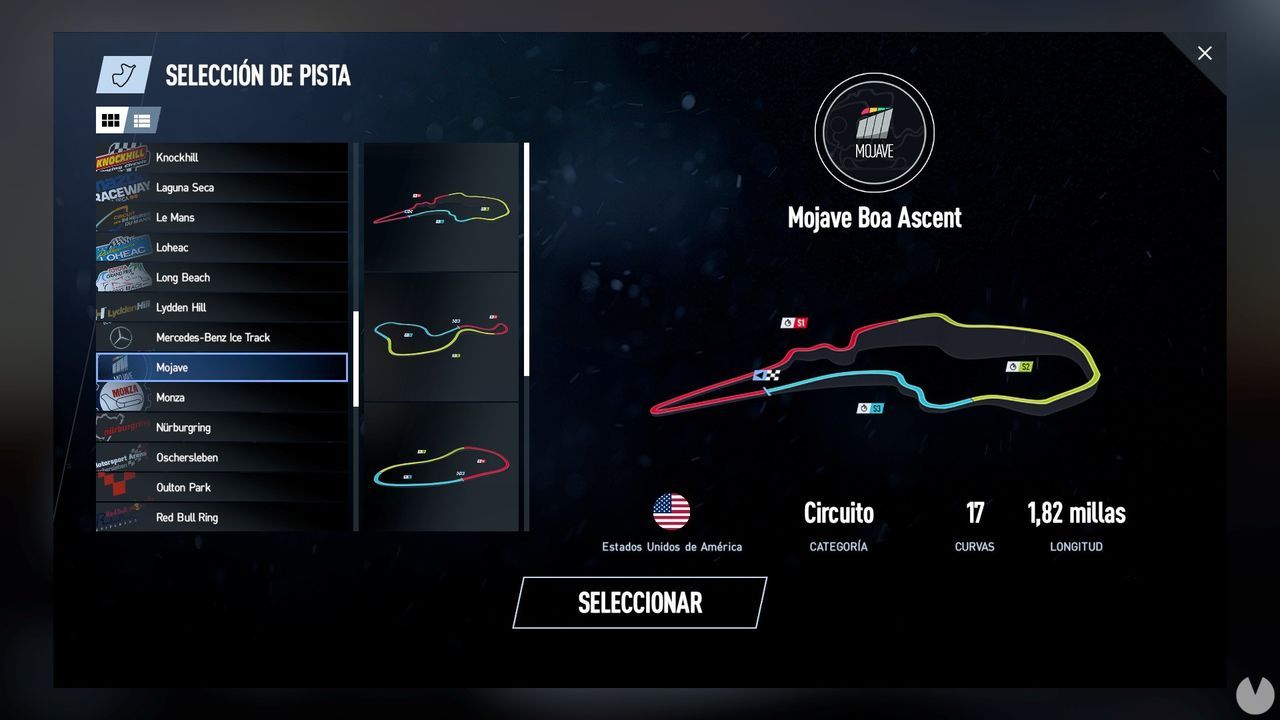Screen dimensions: 1280x720
Task: Switch to grid view mode
Action: point(111,120)
